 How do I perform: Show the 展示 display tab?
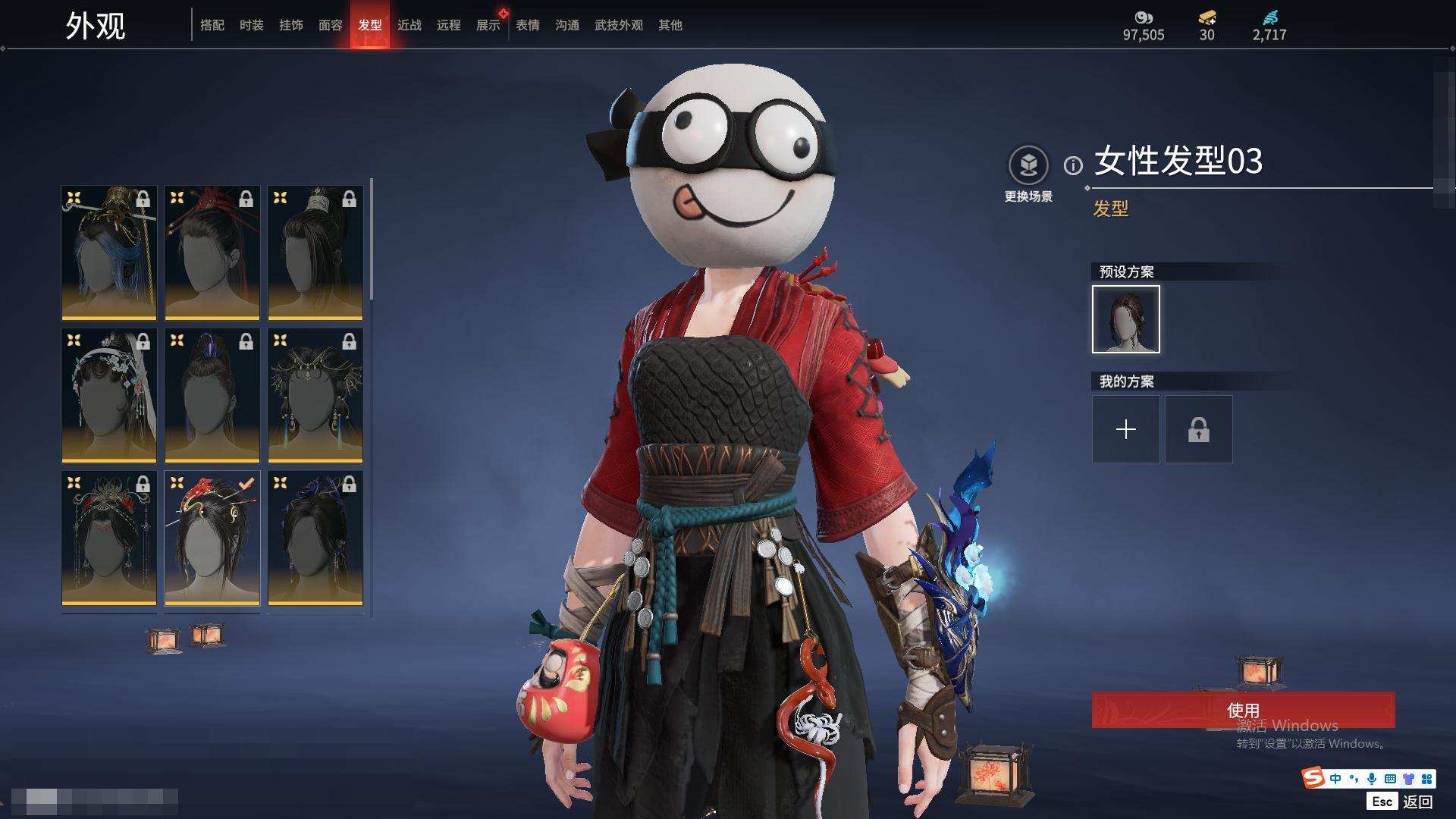point(488,25)
